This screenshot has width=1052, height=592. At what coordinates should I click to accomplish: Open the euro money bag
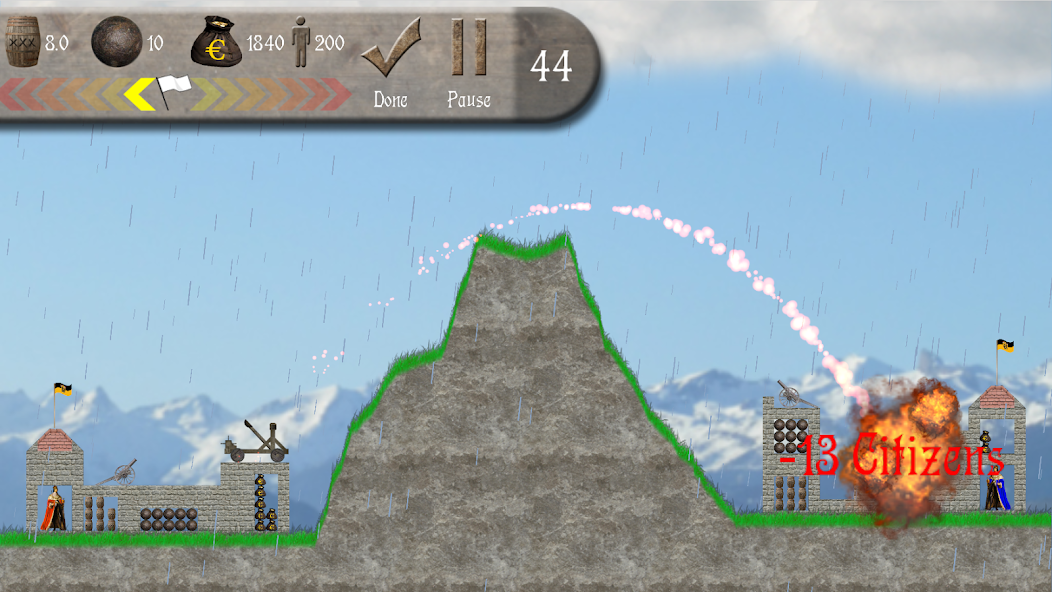(217, 42)
